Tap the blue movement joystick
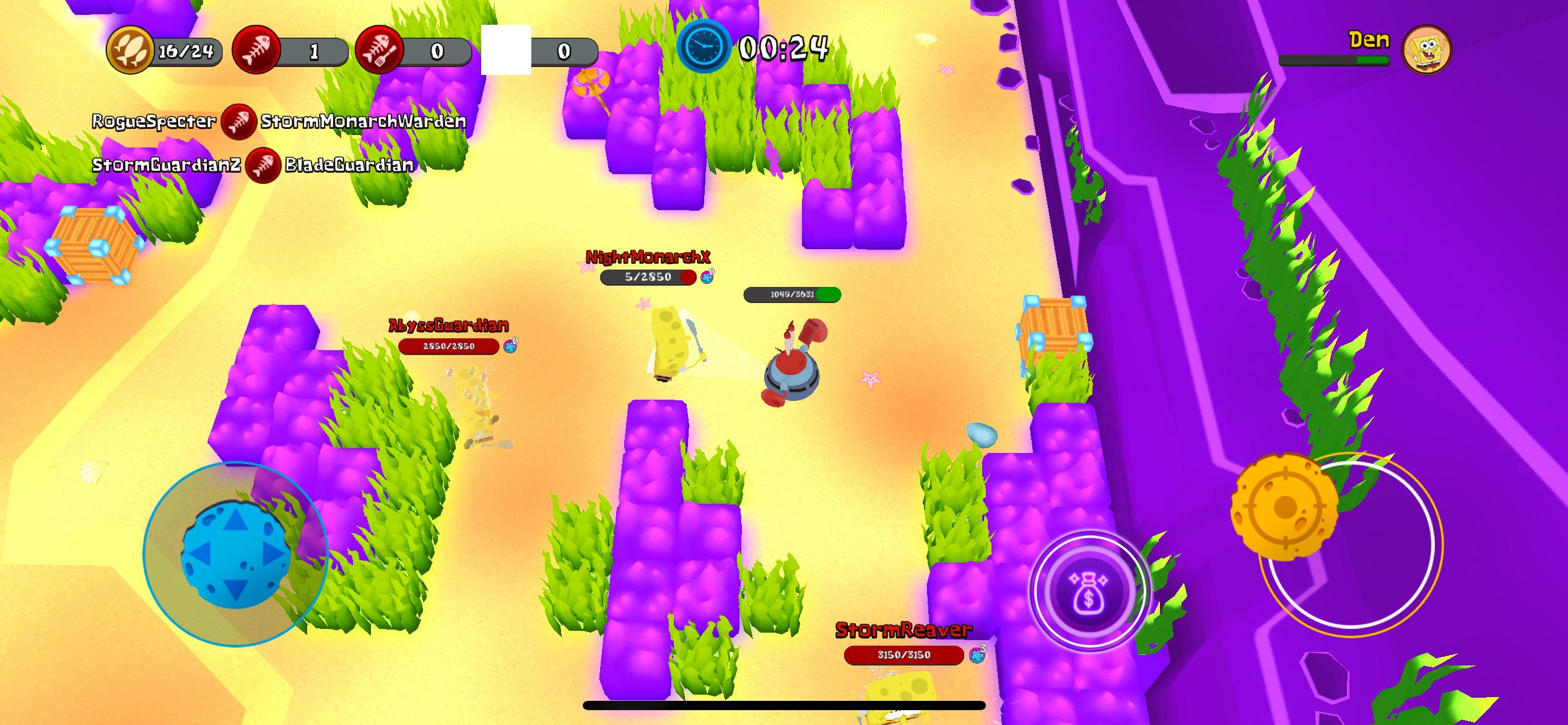Viewport: 1568px width, 725px height. (235, 553)
